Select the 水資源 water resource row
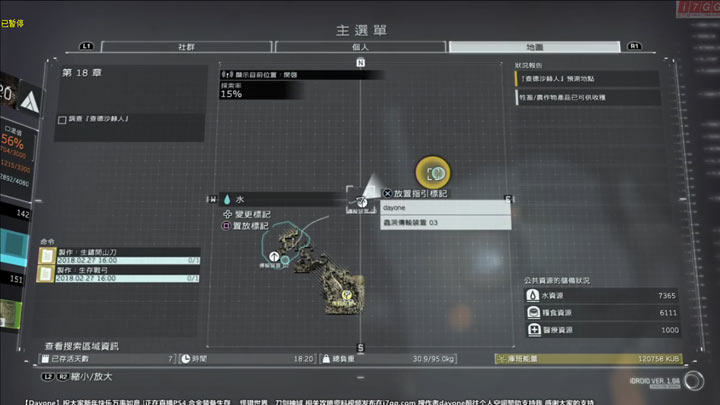Image resolution: width=720 pixels, height=405 pixels. (602, 297)
